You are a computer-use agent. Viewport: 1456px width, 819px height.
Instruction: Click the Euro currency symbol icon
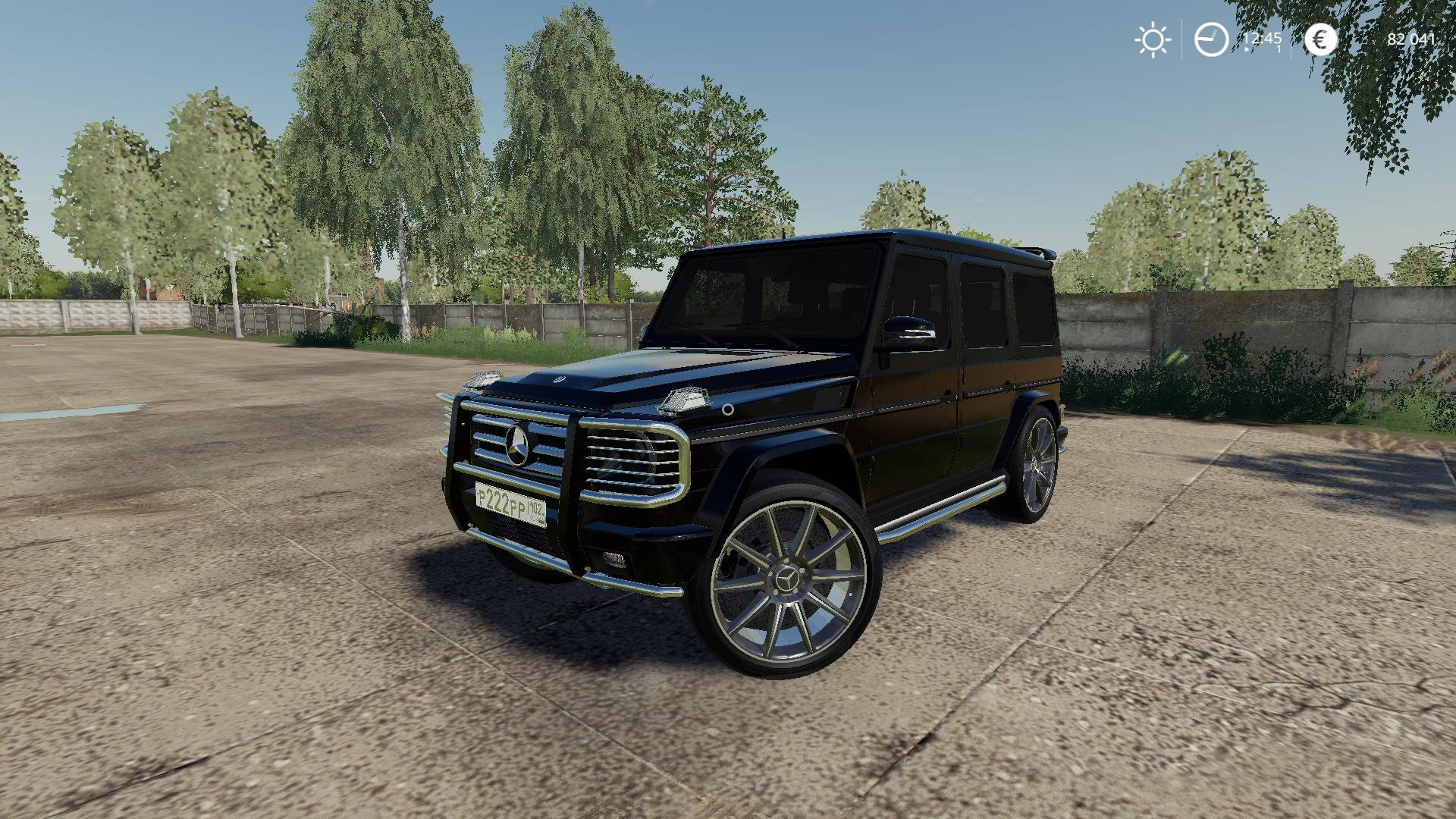(x=1320, y=39)
